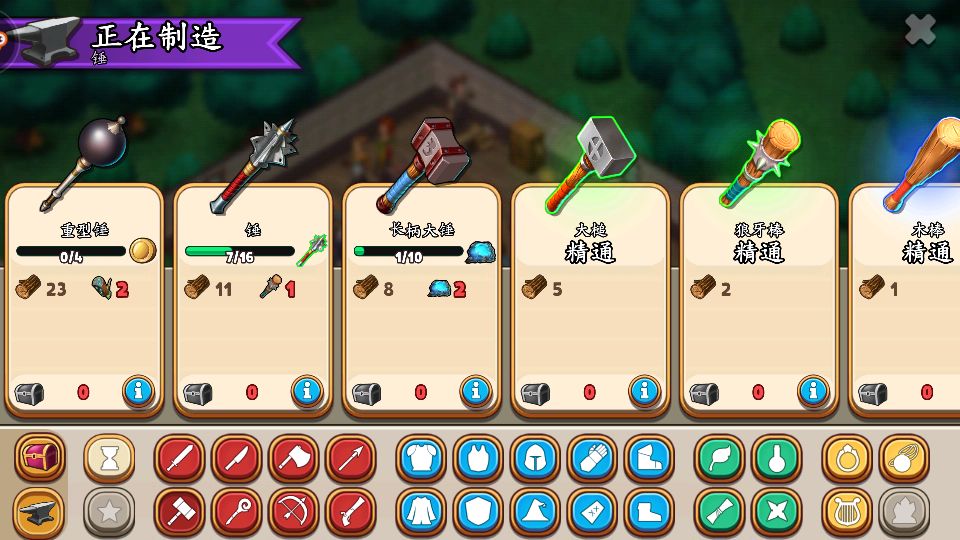Image resolution: width=960 pixels, height=540 pixels.
Task: Choose the 长柄大锤 long hammer card
Action: pos(421,300)
